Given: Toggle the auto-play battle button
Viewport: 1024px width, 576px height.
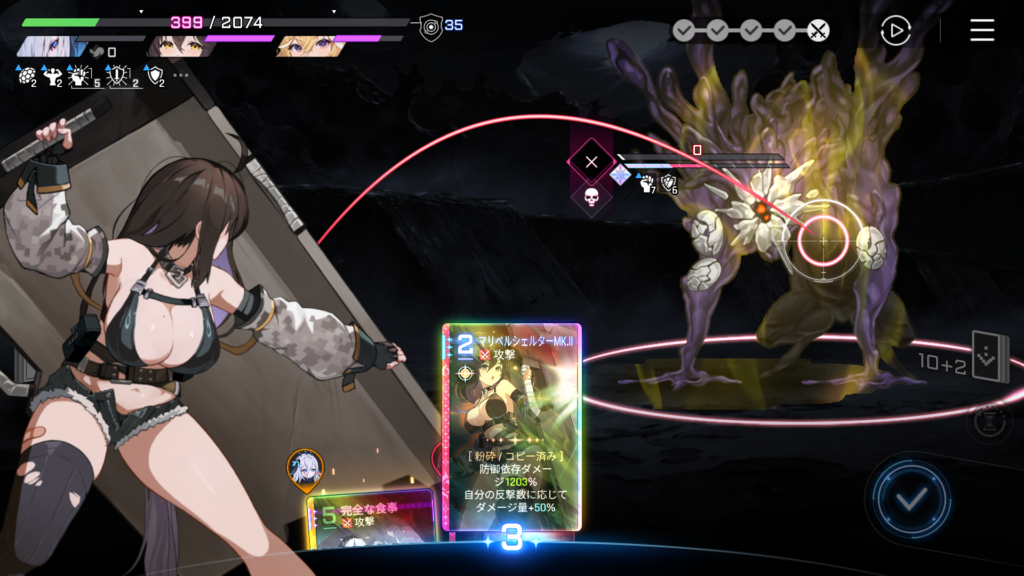Looking at the screenshot, I should tap(895, 31).
